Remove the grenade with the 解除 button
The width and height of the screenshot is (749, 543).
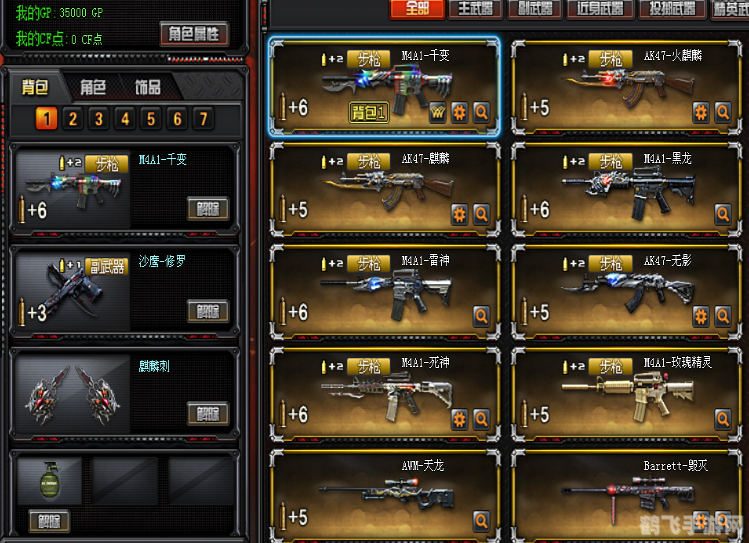(49, 520)
